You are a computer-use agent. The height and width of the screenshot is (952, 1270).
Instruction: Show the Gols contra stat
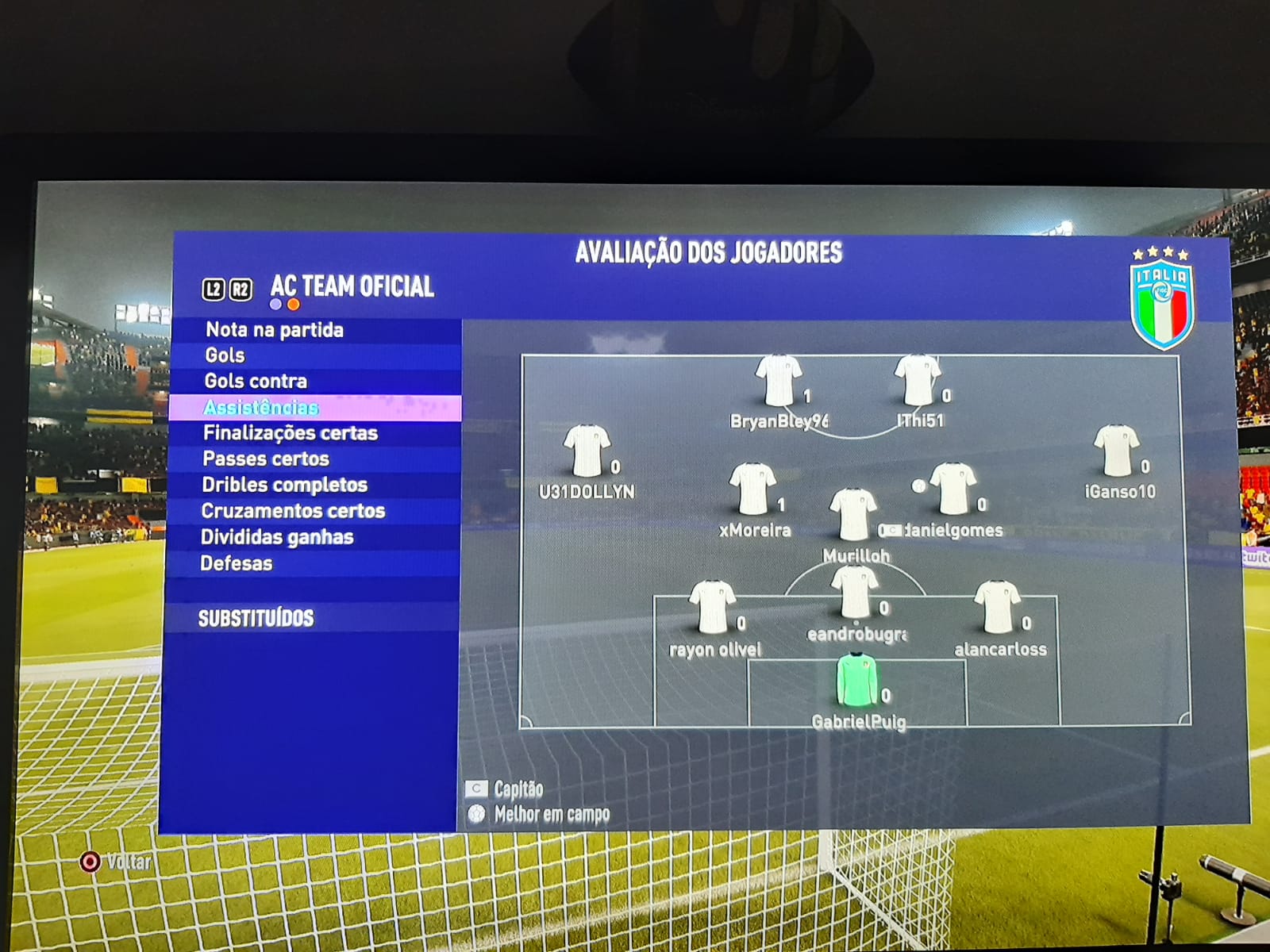click(256, 382)
